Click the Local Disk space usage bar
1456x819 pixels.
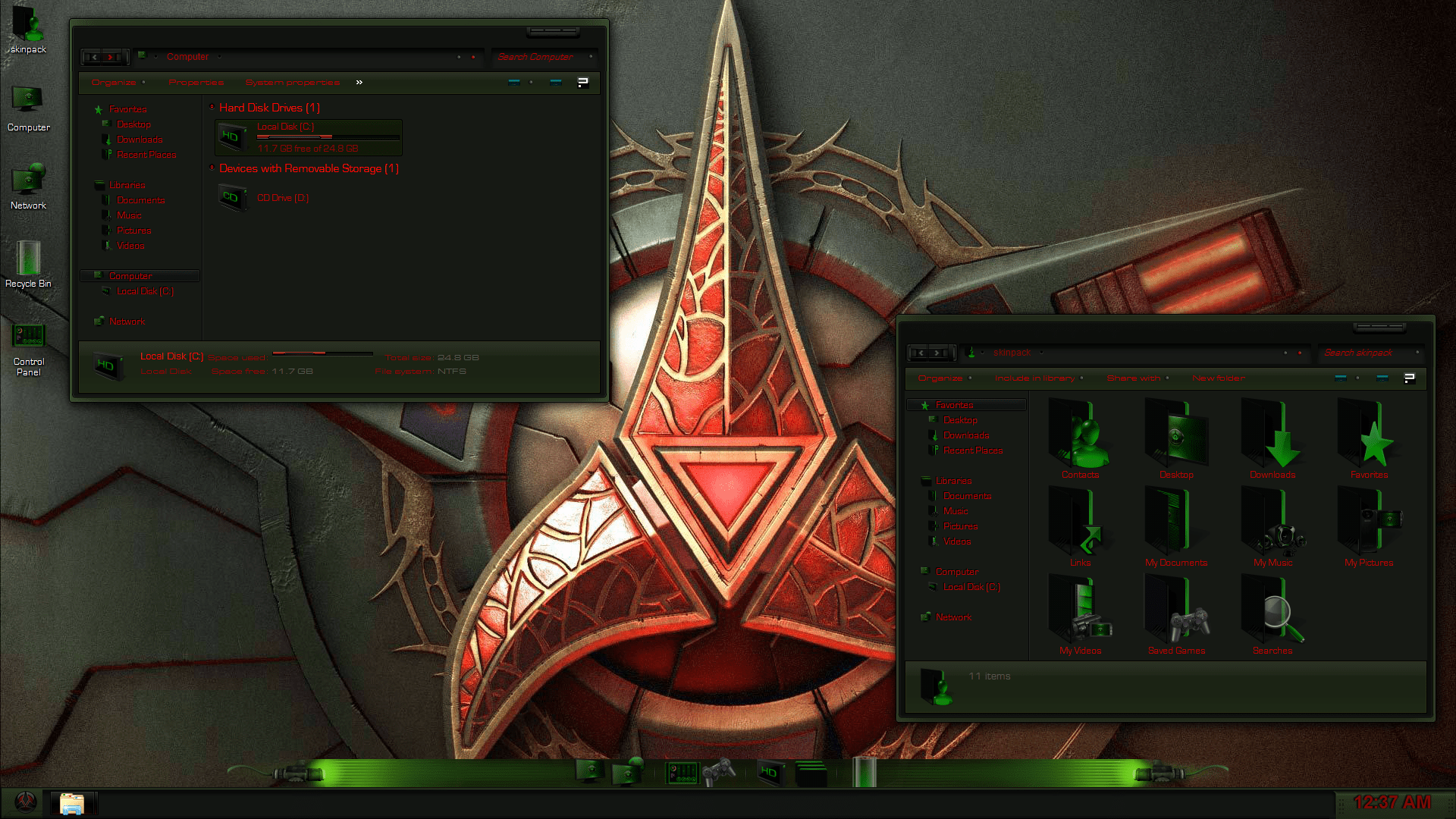click(320, 353)
